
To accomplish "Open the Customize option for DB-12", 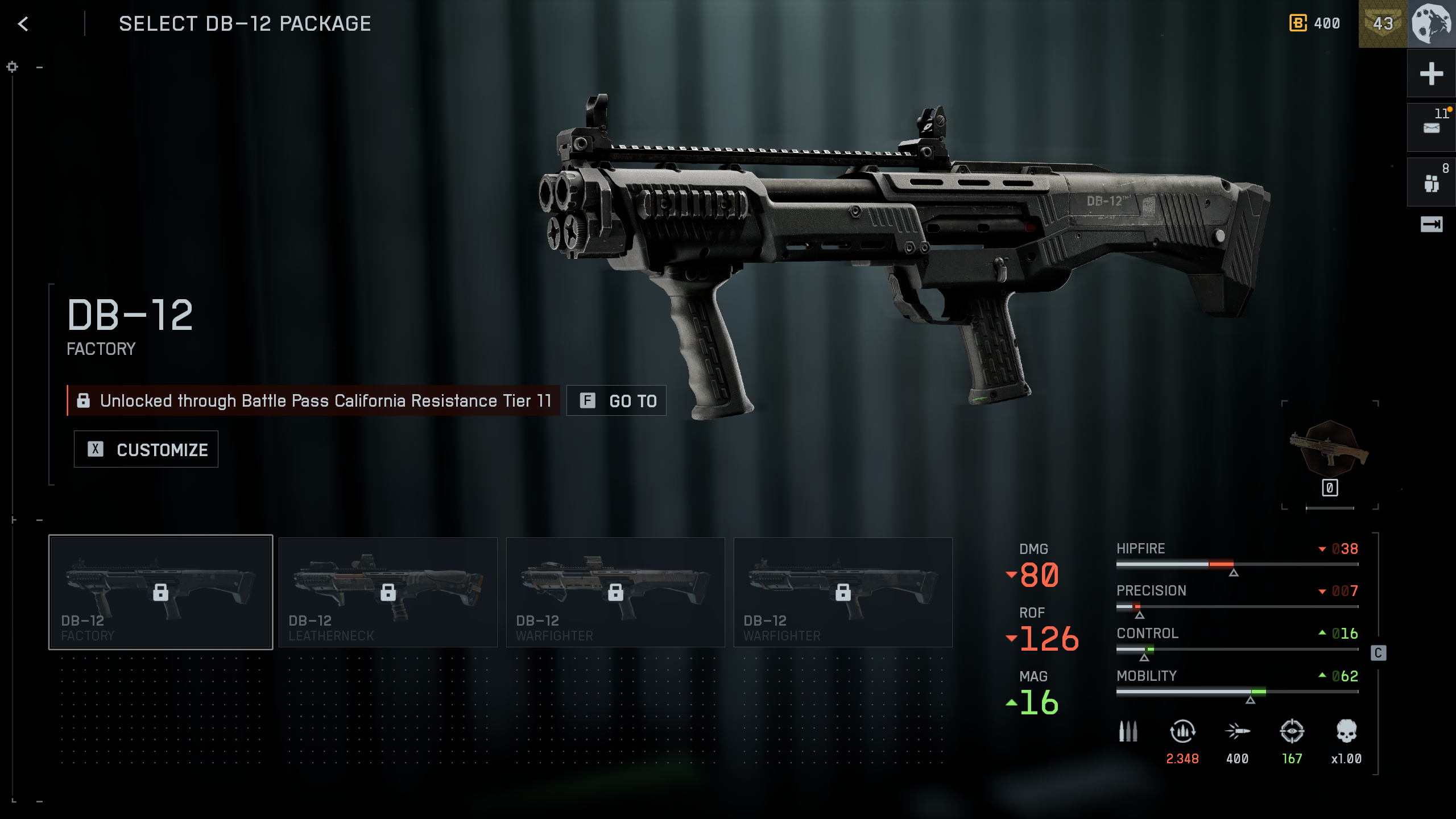I will [146, 449].
